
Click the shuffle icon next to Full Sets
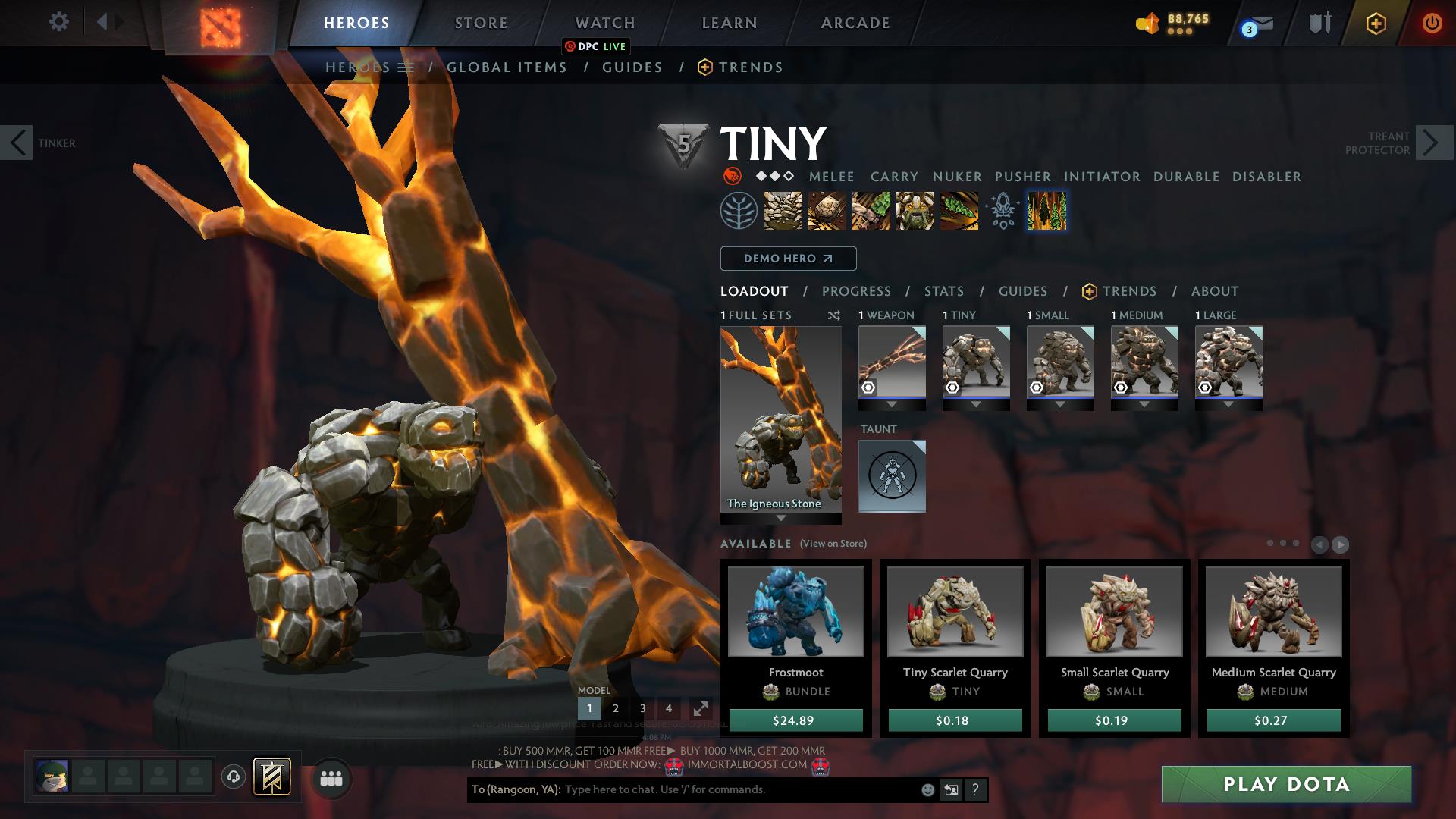(x=834, y=315)
